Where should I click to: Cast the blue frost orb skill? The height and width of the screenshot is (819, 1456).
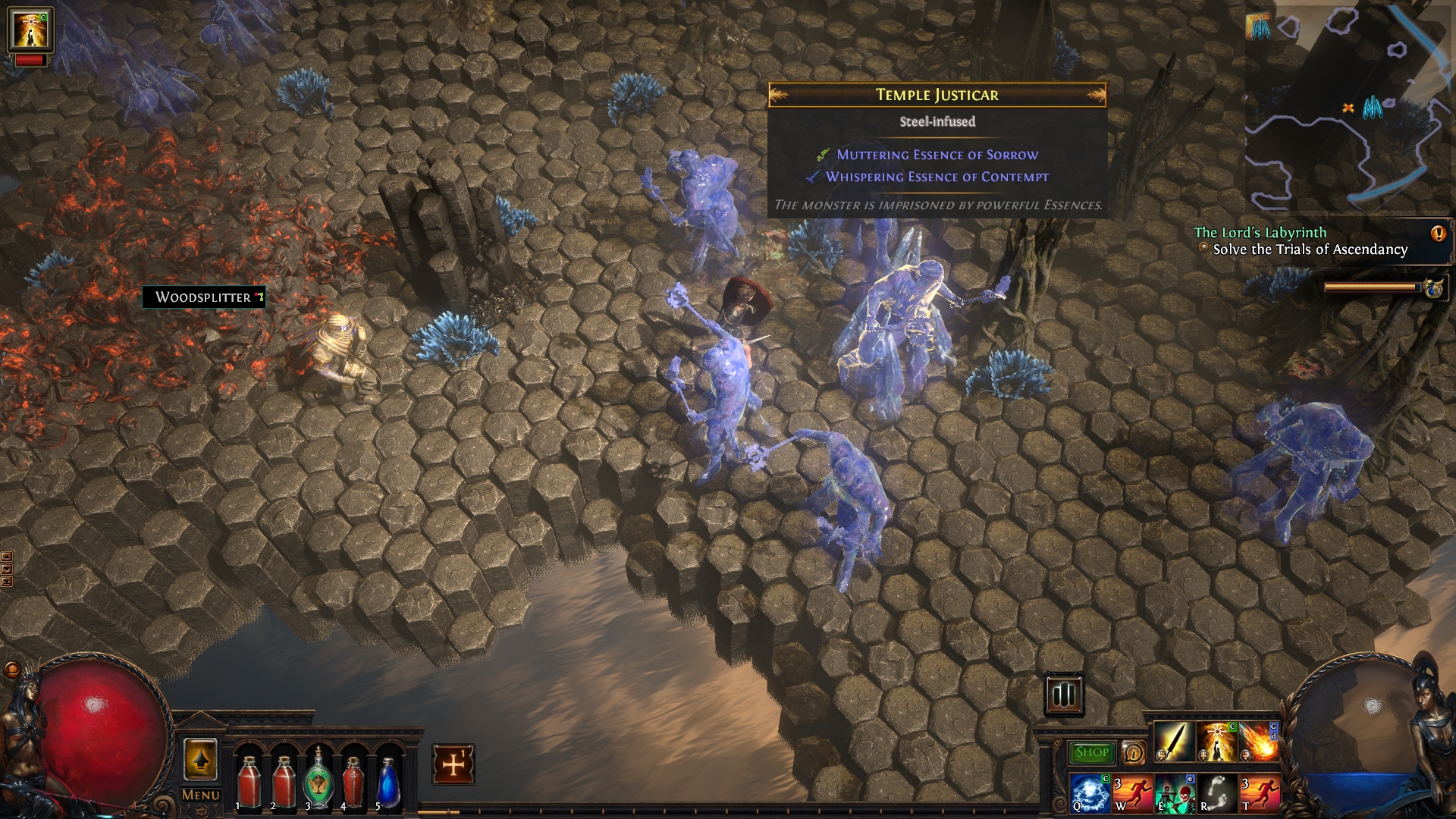(x=1090, y=792)
